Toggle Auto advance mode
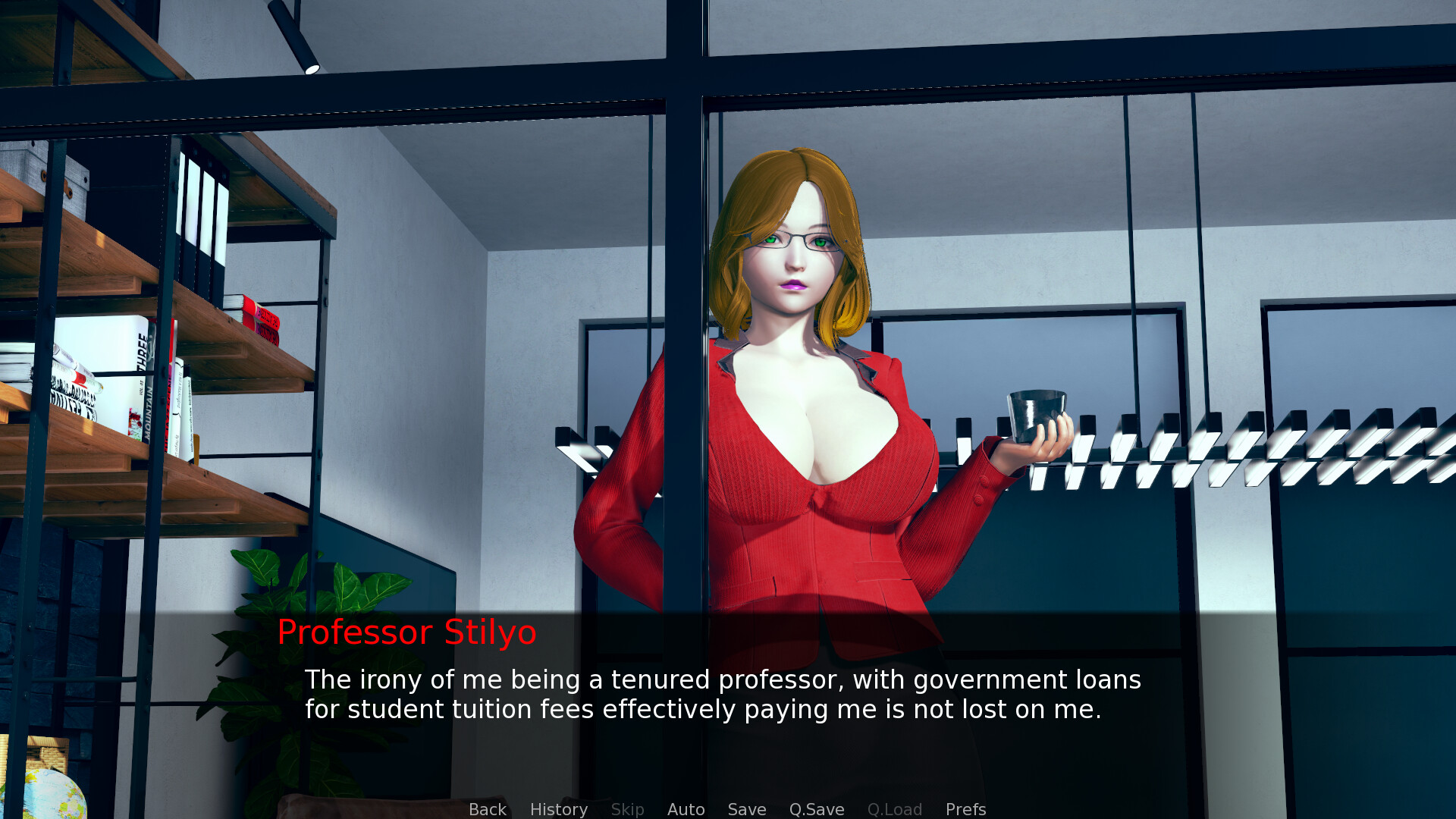The image size is (1456, 819). [x=686, y=809]
